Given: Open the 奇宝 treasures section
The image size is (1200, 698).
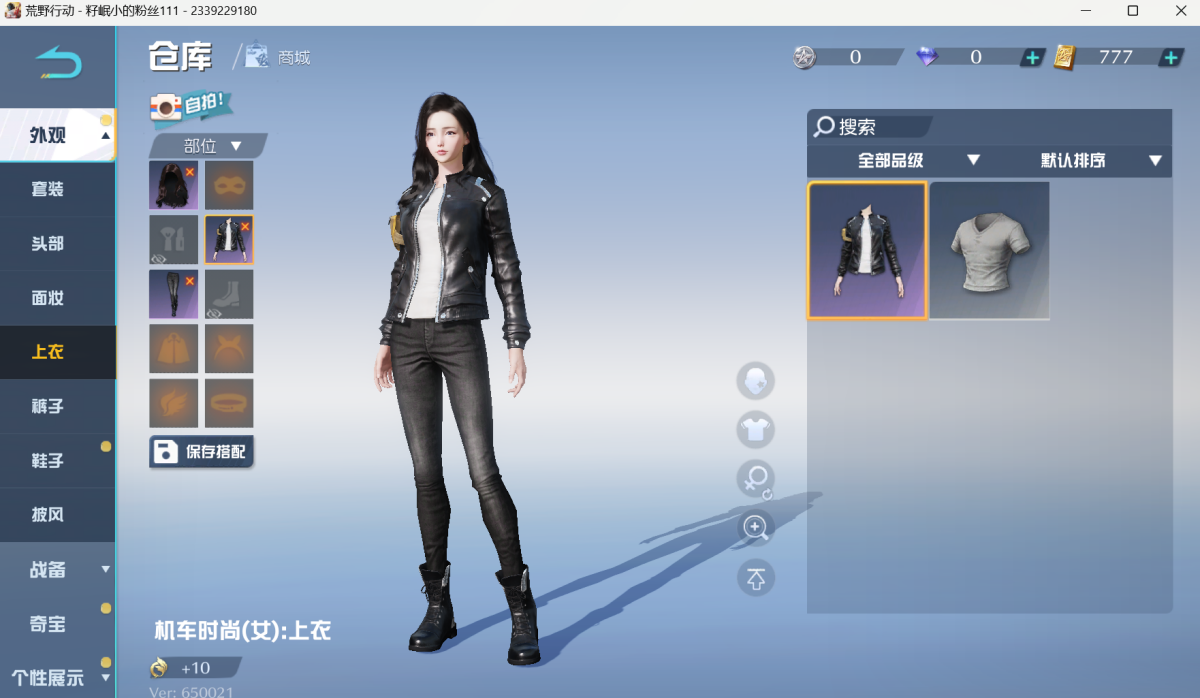Looking at the screenshot, I should (47, 624).
